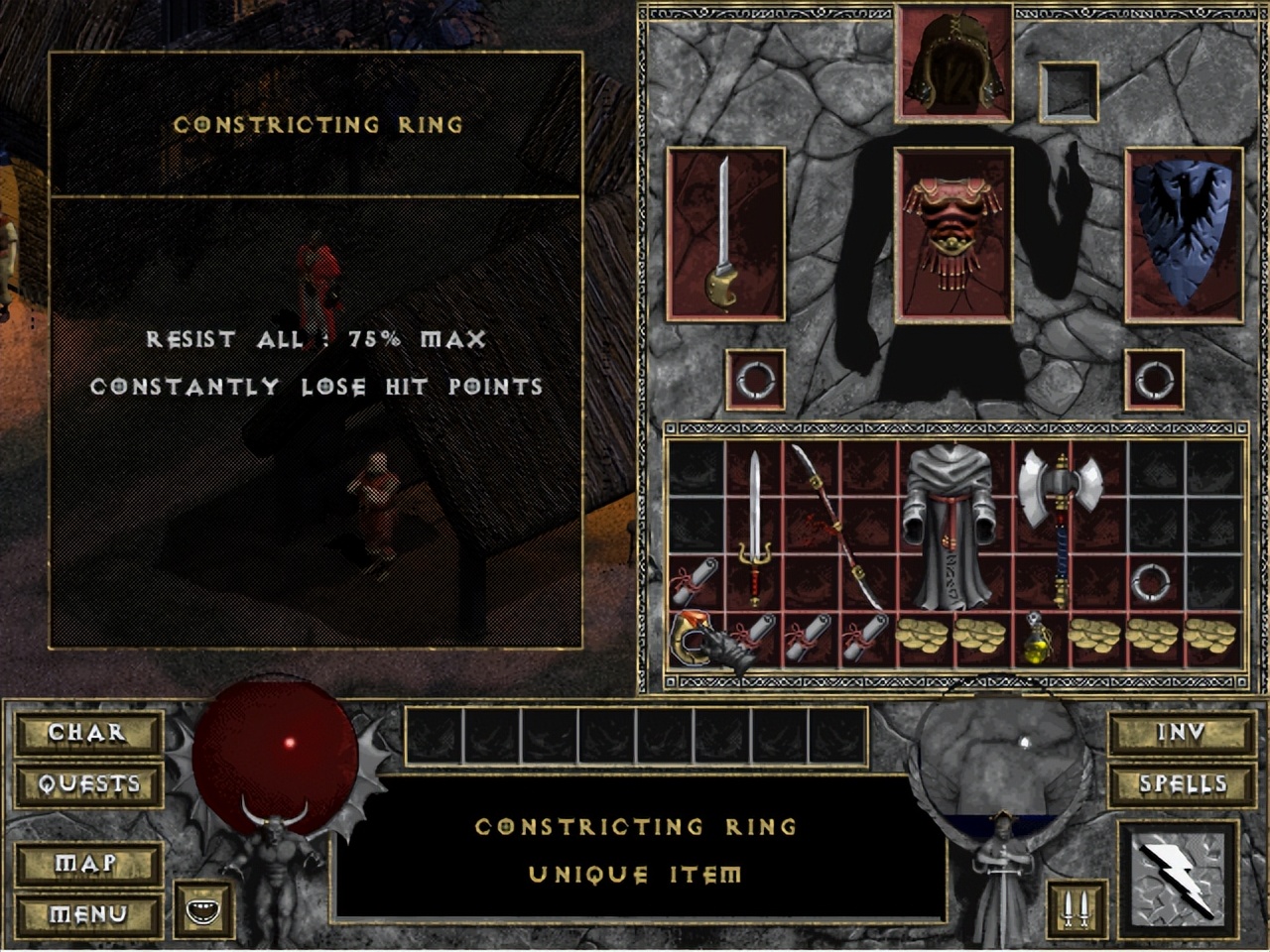
Task: Show the MAP
Action: [x=88, y=864]
